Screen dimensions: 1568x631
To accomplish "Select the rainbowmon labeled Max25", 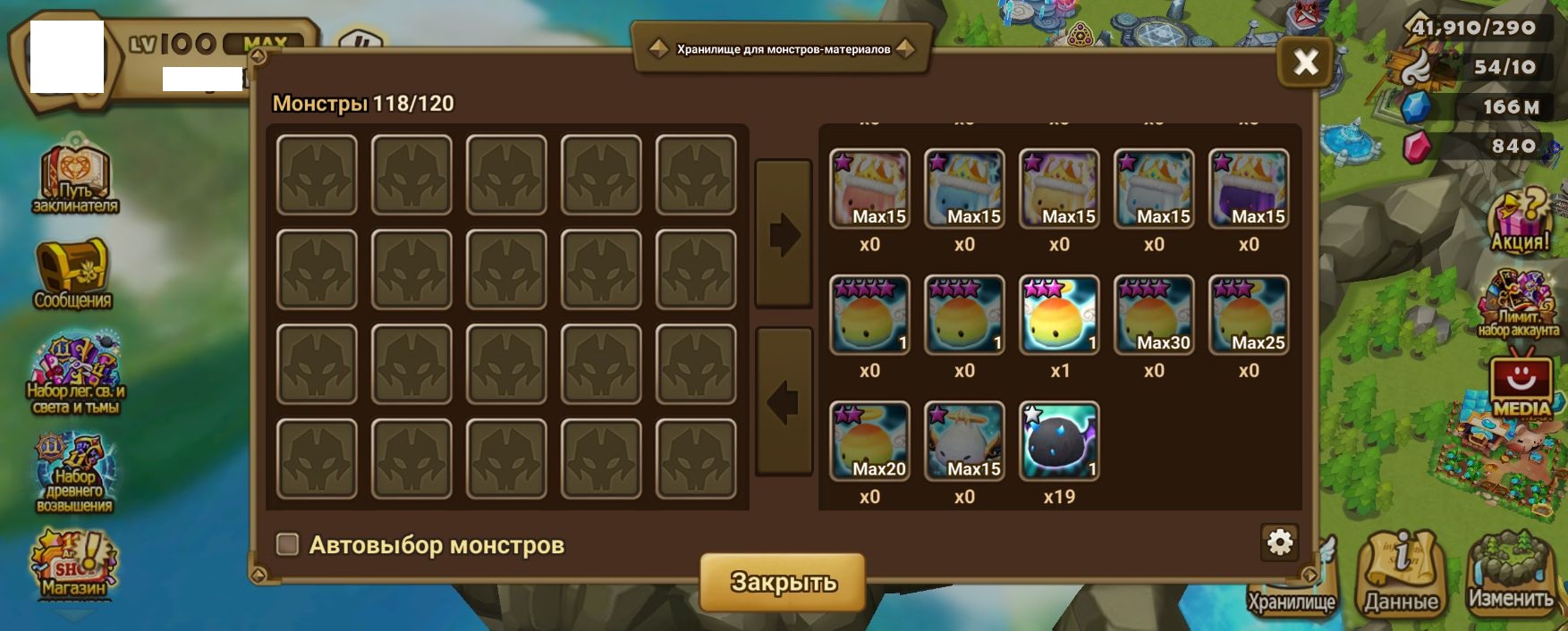I will (x=1249, y=315).
